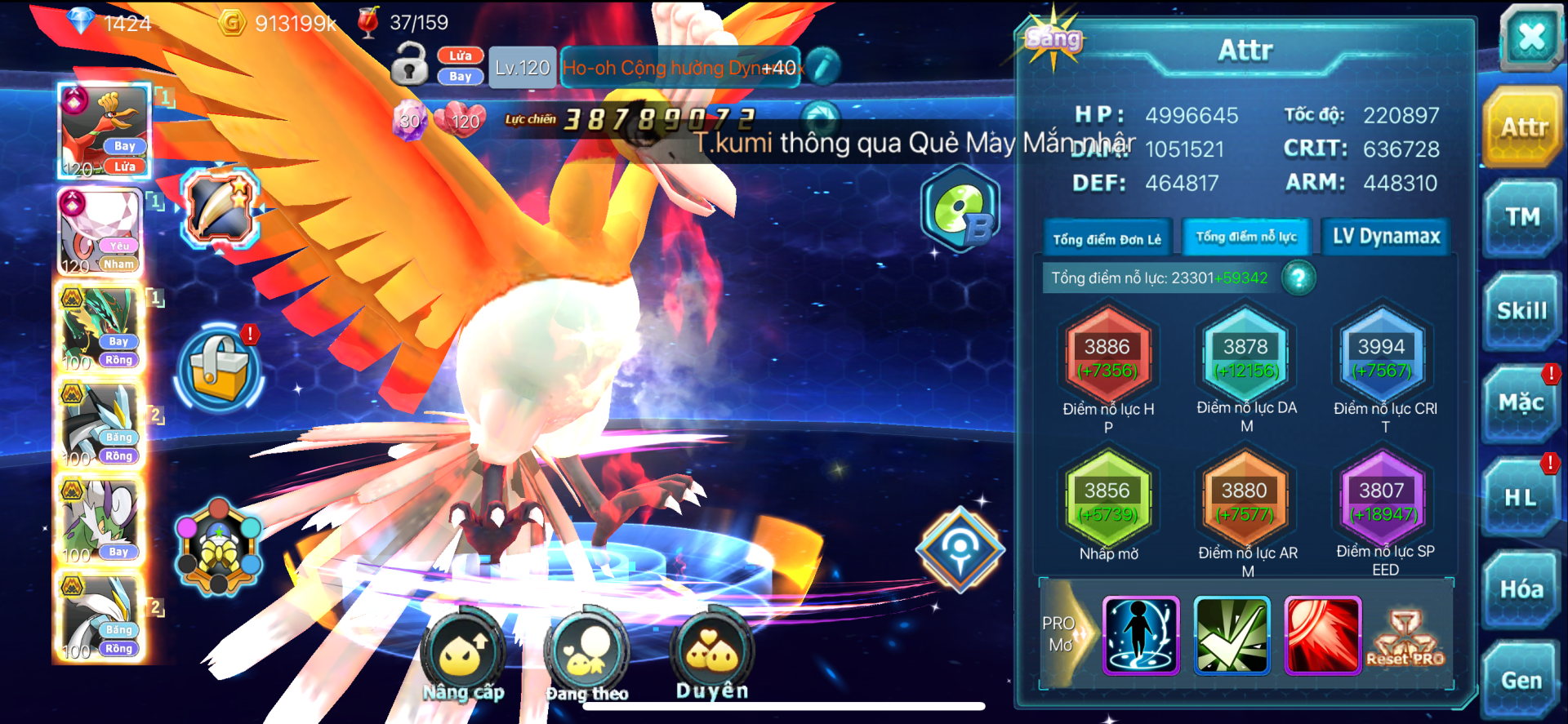Close the Attr panel with the X
1568x724 pixels.
tap(1530, 37)
